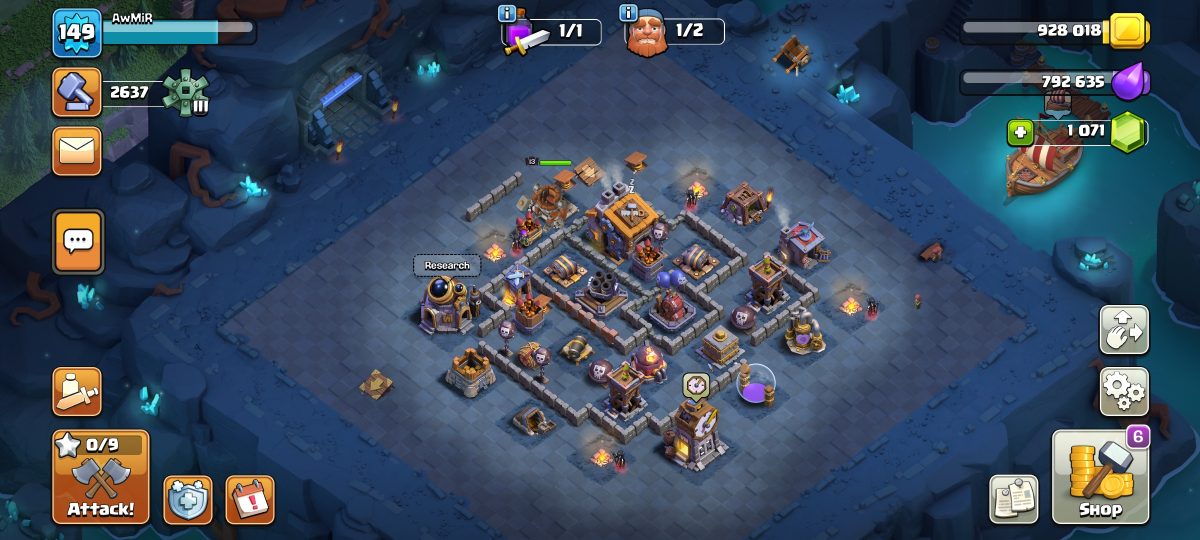Open the hammer trophy league button
The image size is (1200, 540).
click(77, 93)
